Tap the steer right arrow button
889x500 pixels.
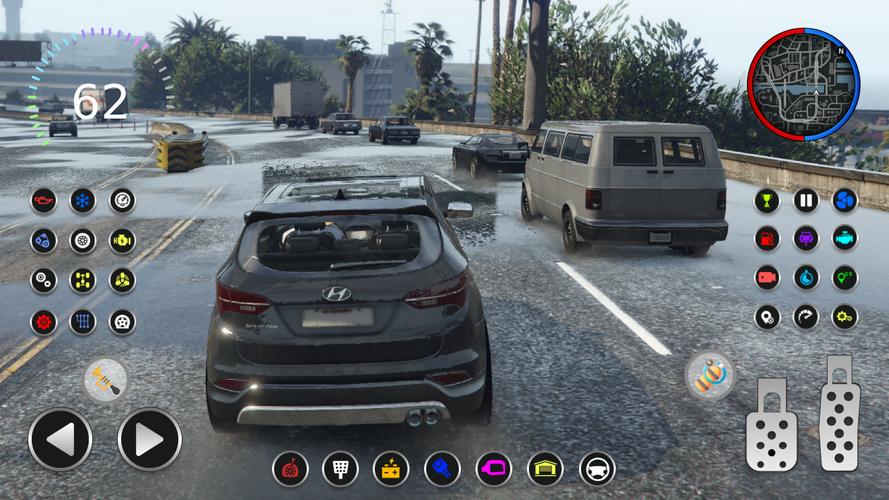(150, 439)
